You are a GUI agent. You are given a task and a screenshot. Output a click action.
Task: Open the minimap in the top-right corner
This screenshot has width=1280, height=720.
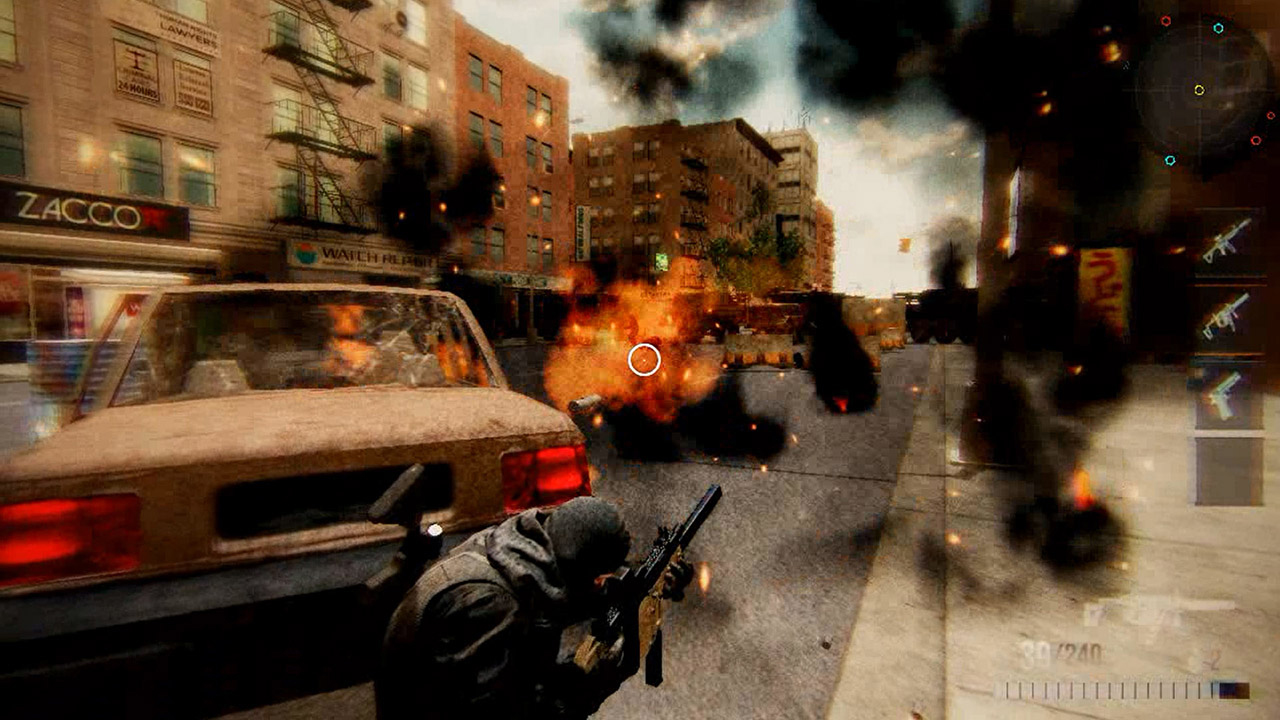click(x=1200, y=90)
